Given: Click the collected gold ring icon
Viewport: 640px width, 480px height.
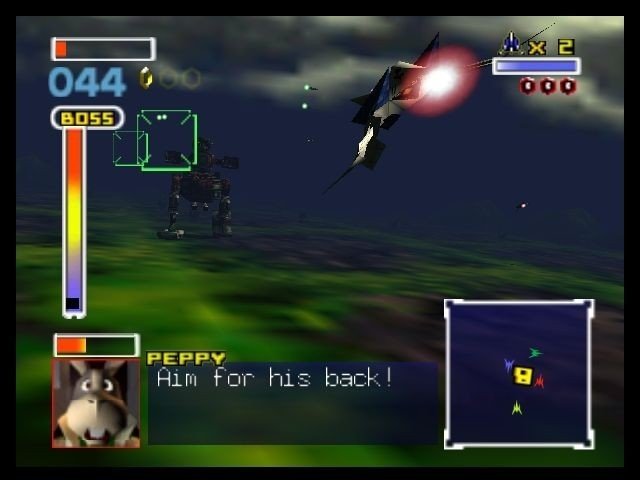Looking at the screenshot, I should 146,78.
